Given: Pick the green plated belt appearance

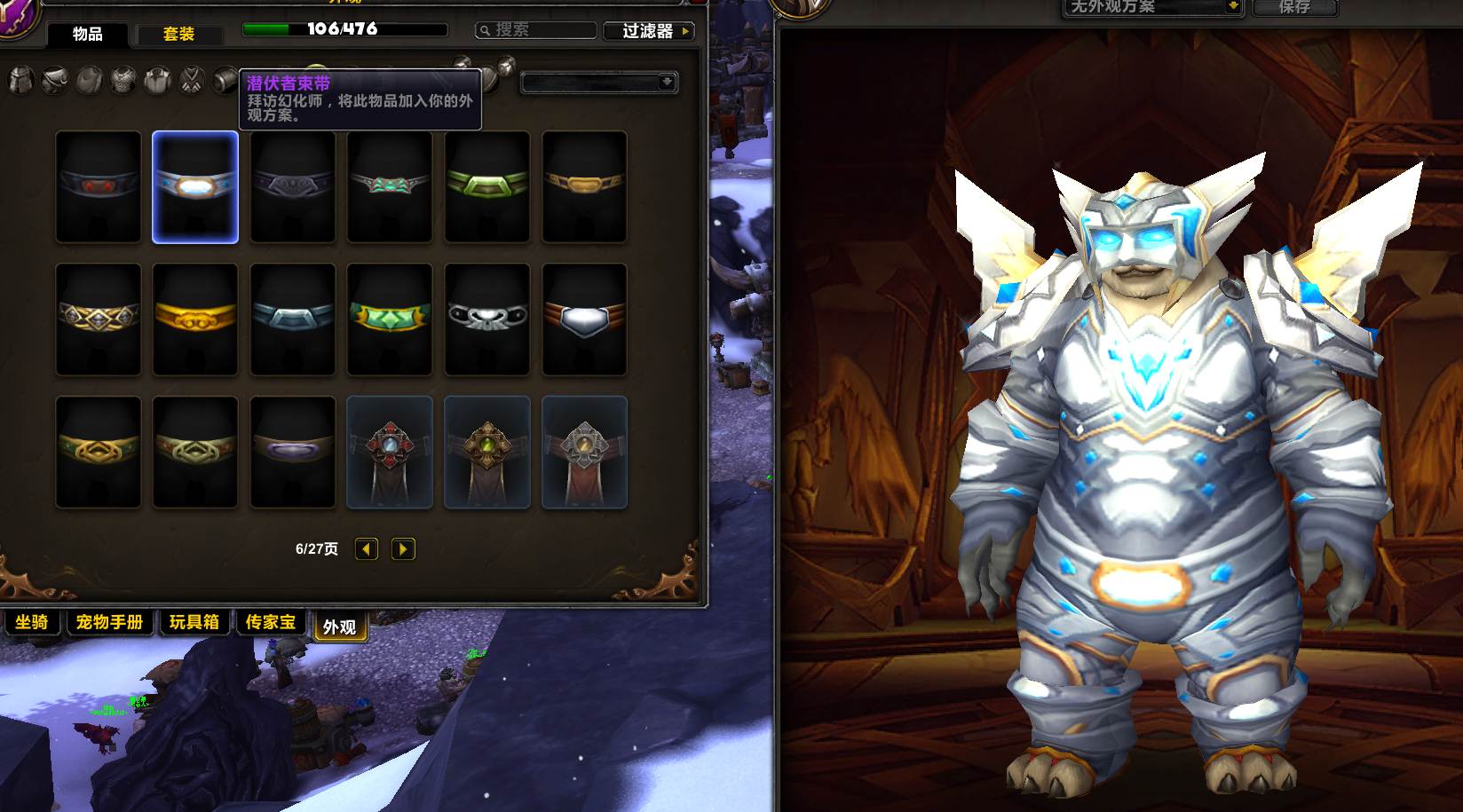Looking at the screenshot, I should click(x=486, y=186).
